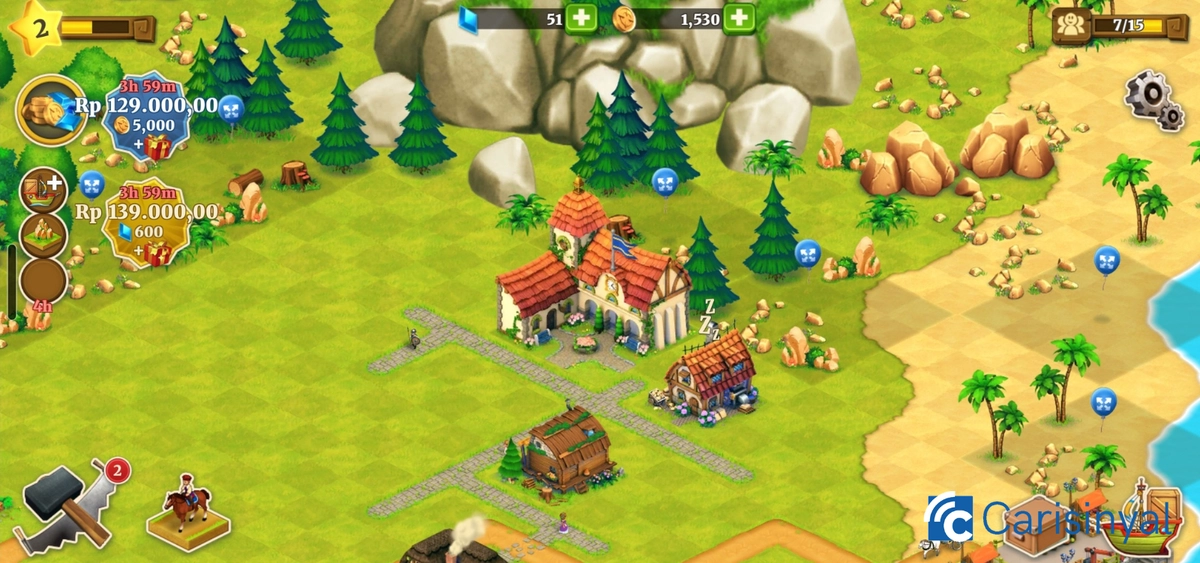Open settings with the gear icon

[1153, 99]
